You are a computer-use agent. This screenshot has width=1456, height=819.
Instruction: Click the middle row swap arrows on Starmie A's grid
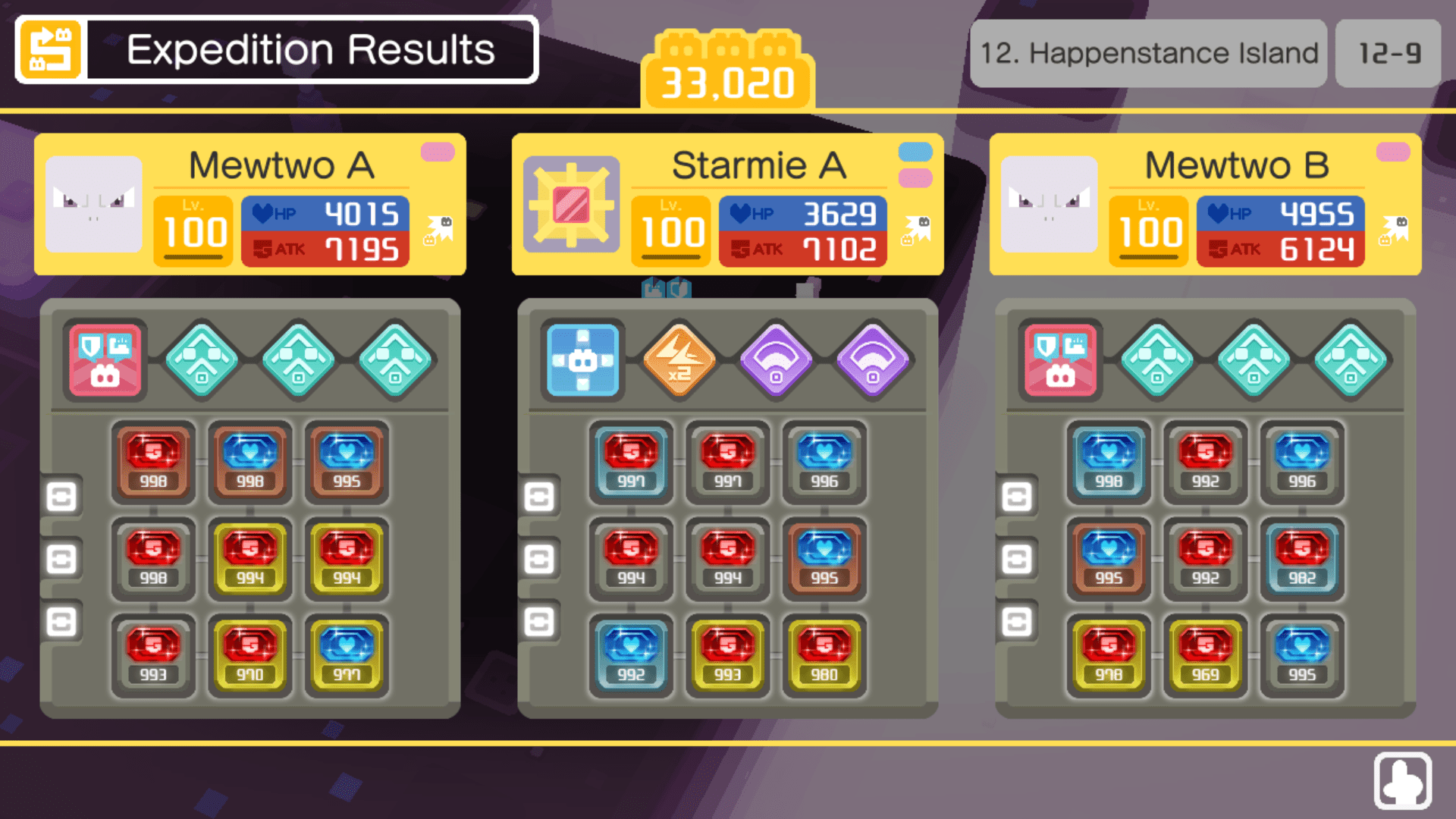tap(541, 560)
